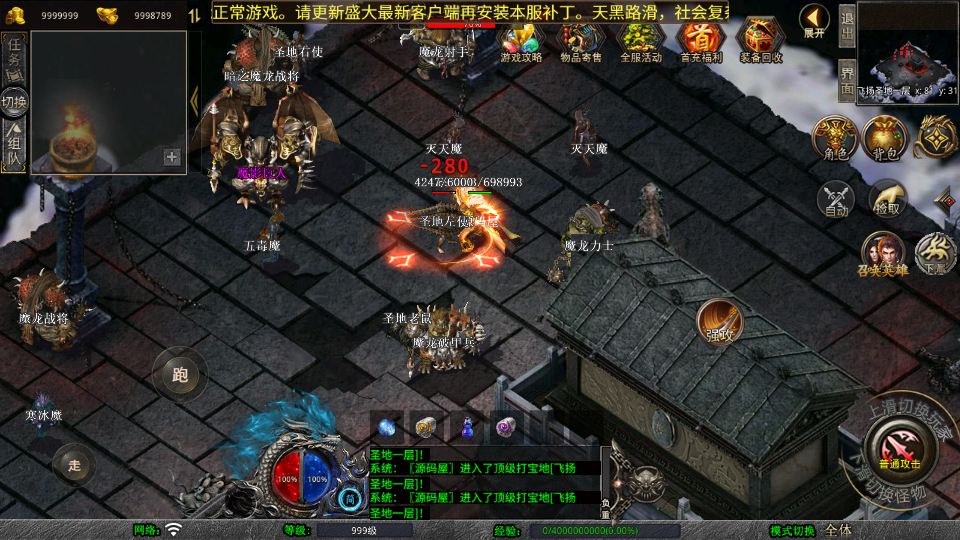Open the minimap

pos(907,48)
